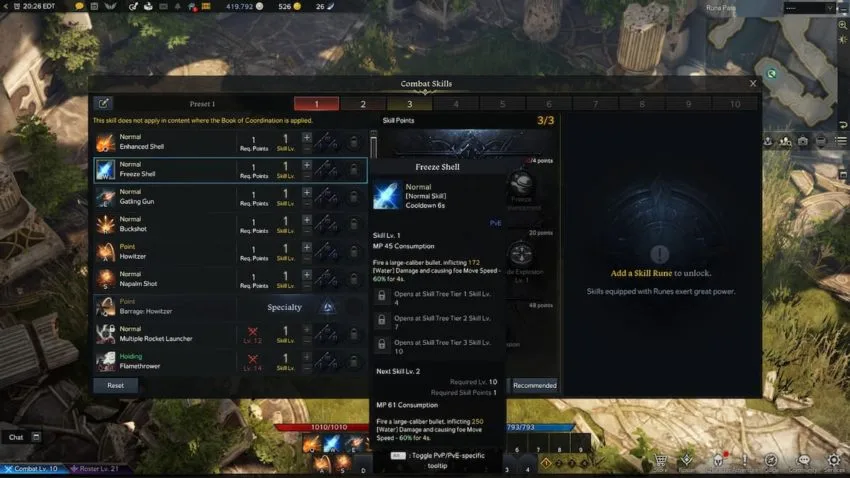
Task: Switch to skill preset tab 2
Action: [x=363, y=103]
